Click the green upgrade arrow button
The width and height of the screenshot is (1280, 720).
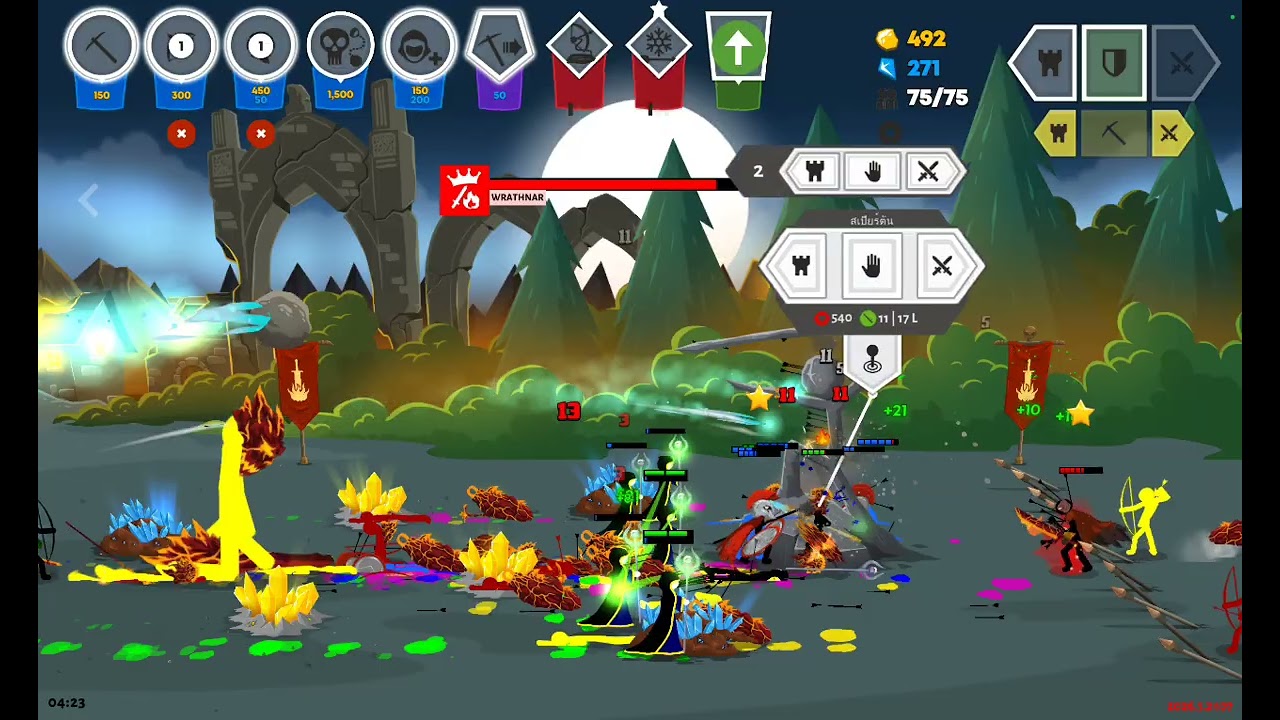click(x=738, y=48)
